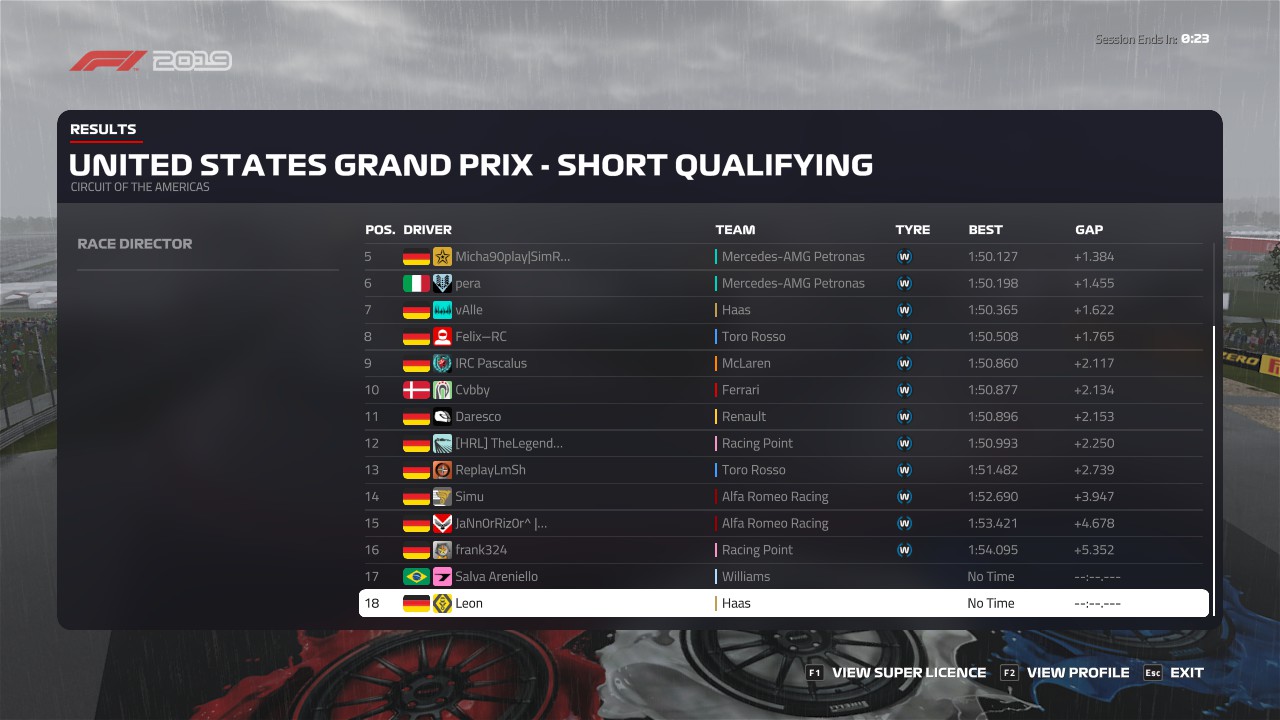
Task: Click View Super Licence
Action: [x=908, y=673]
